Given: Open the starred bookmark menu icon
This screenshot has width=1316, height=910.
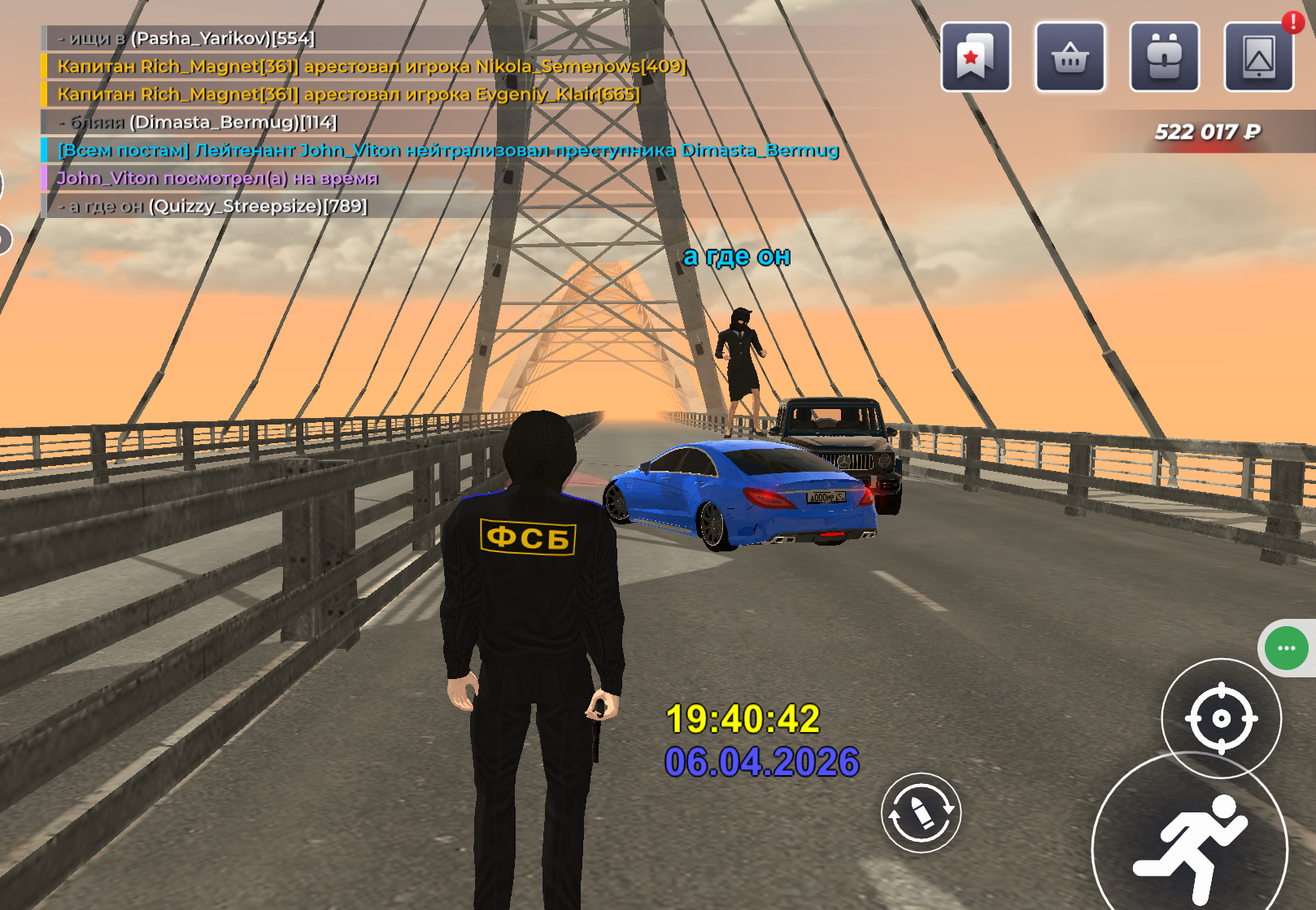Looking at the screenshot, I should [975, 57].
